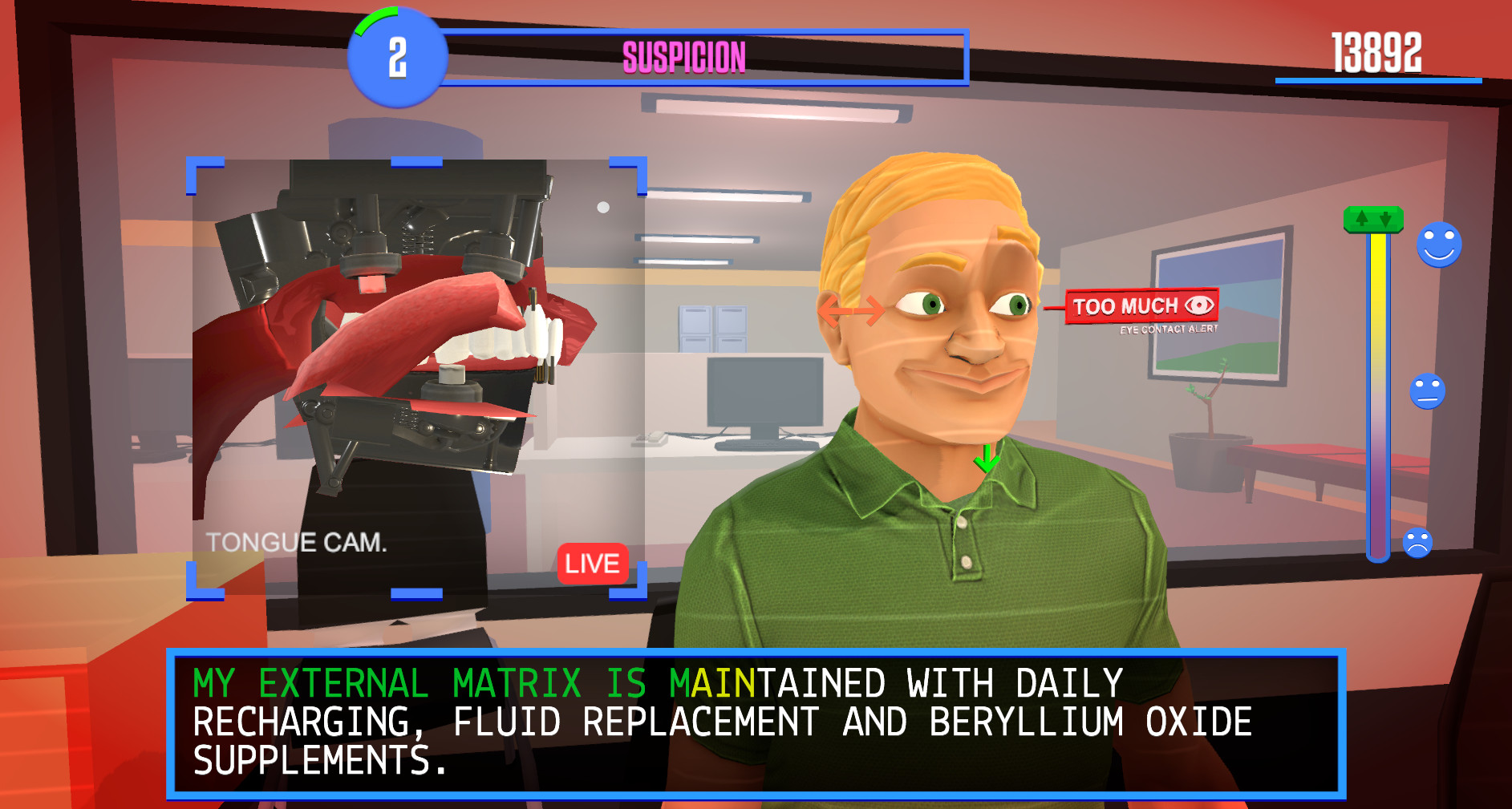
Task: Click the green up arrow above the mood meter
Action: click(x=1364, y=217)
